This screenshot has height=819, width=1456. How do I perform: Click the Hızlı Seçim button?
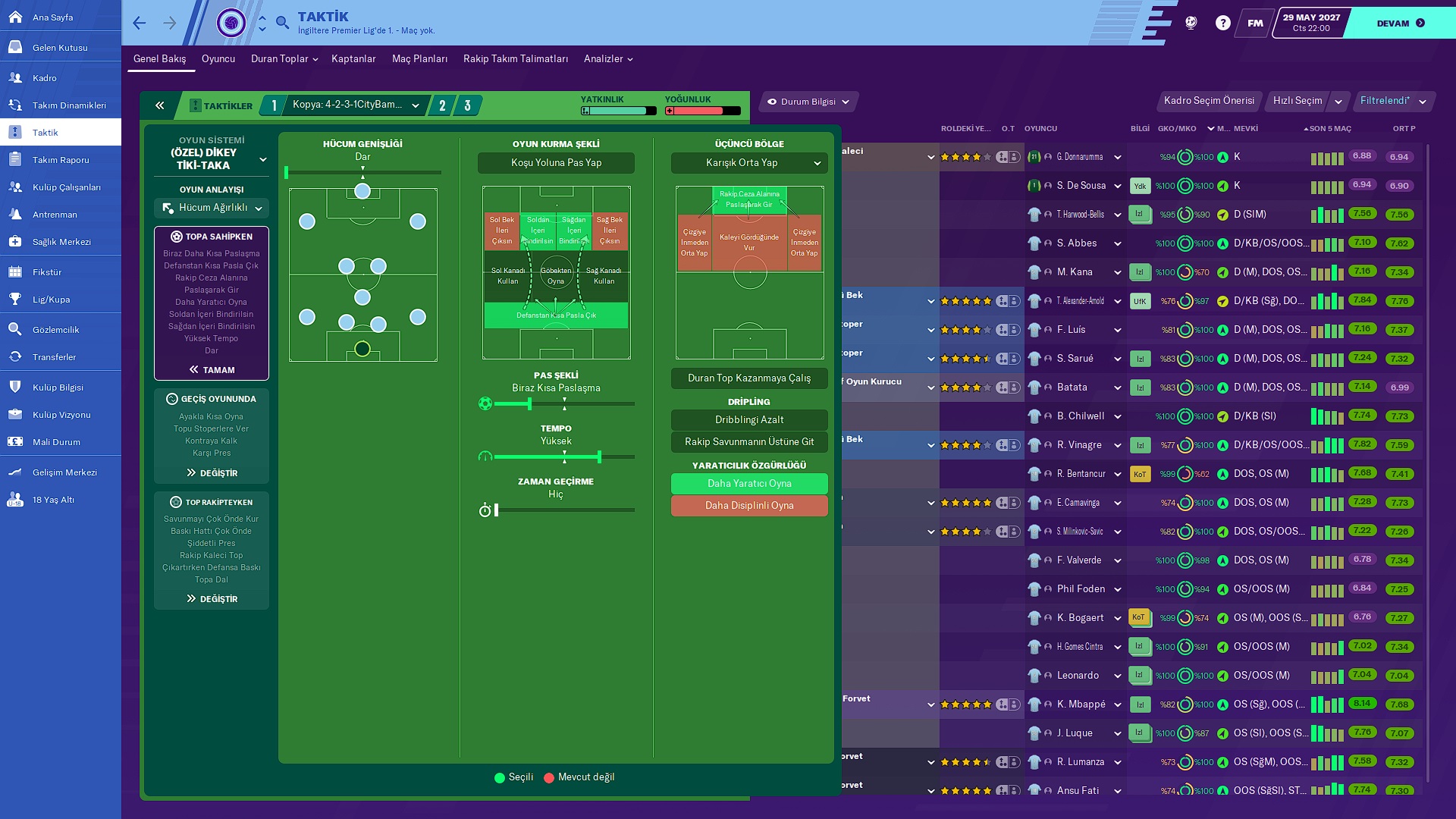tap(1297, 101)
